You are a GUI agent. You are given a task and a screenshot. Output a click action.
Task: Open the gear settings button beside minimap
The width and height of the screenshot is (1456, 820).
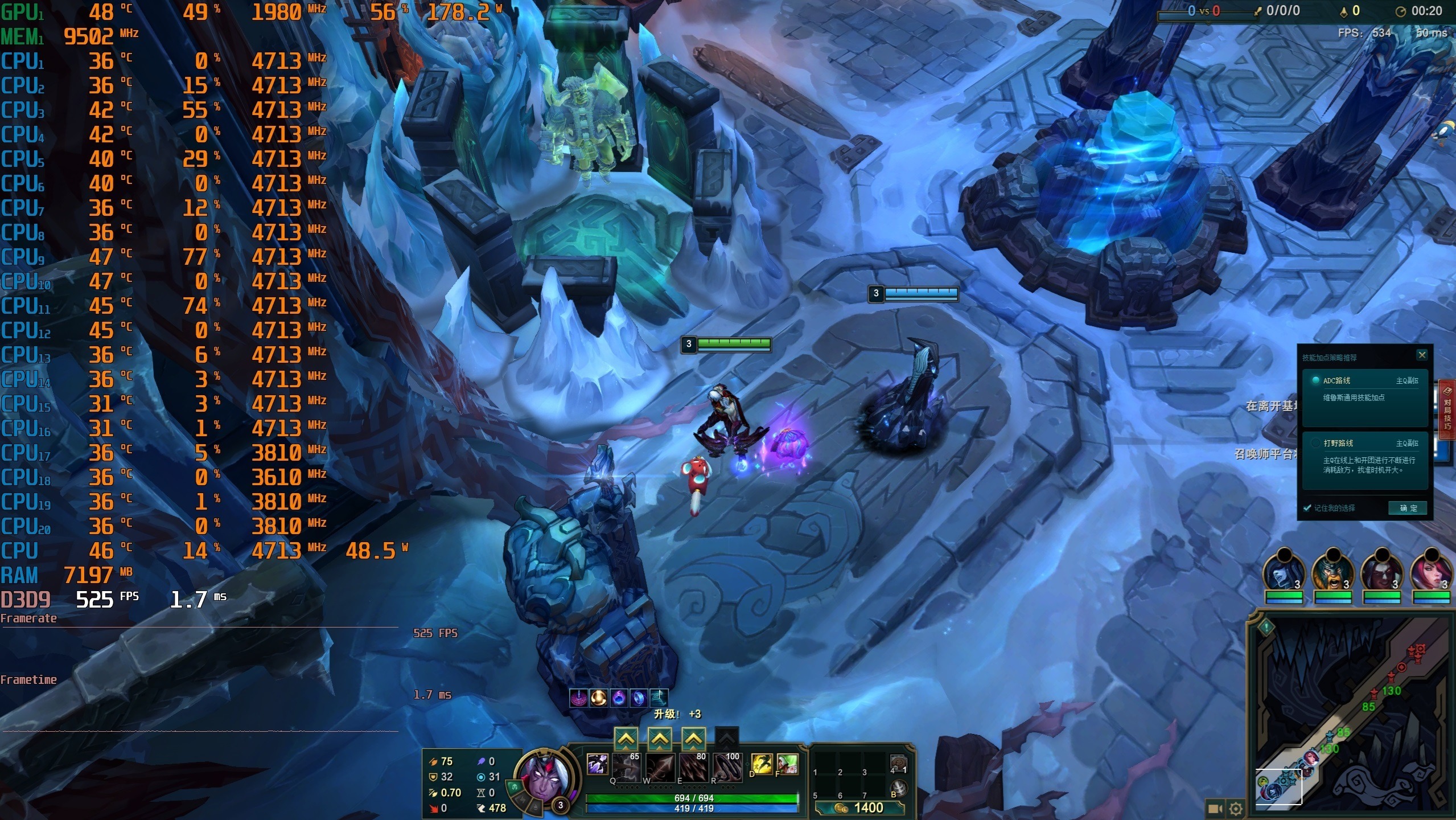(1235, 809)
